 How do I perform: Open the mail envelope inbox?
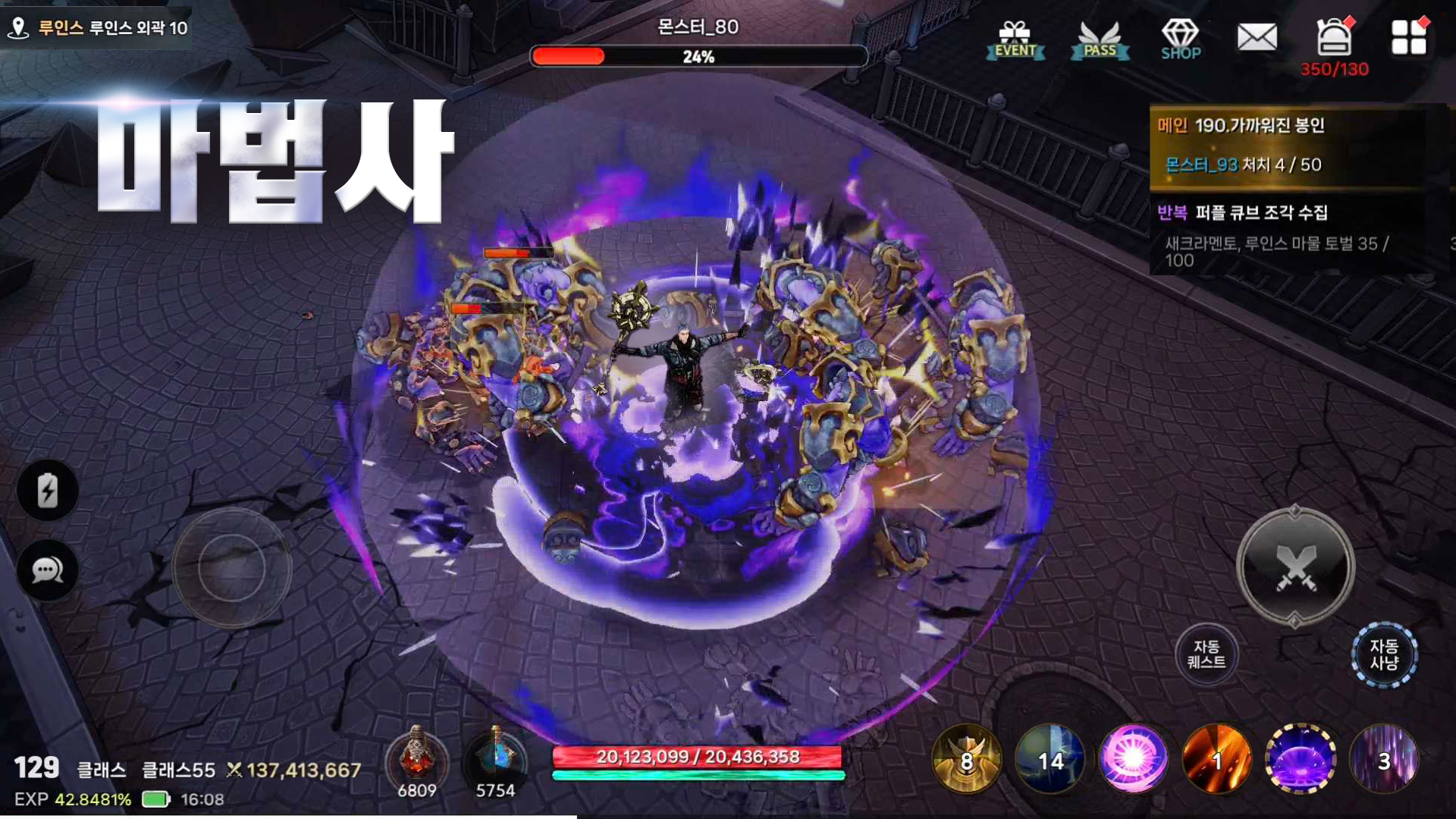[x=1257, y=37]
